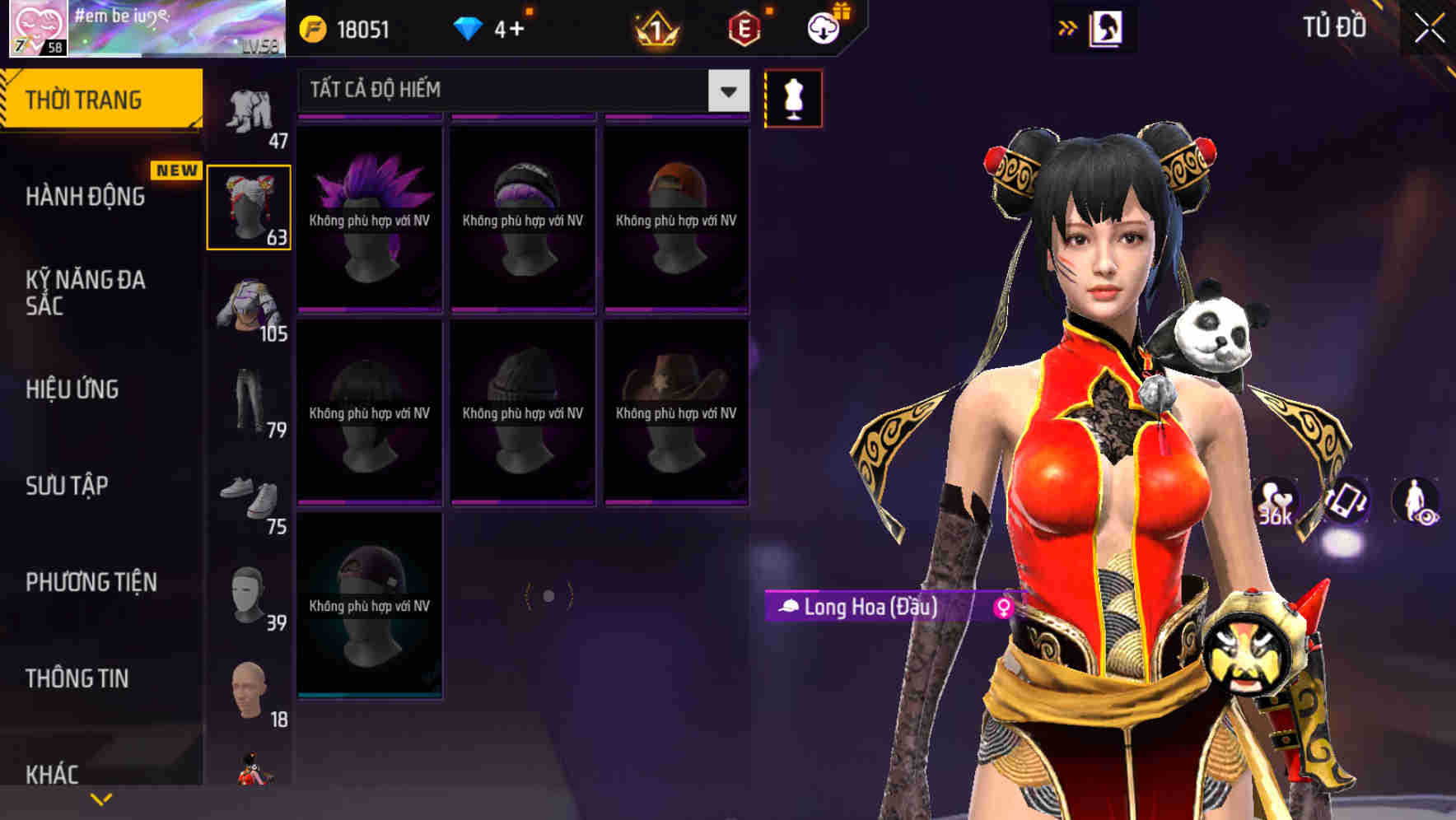Switch to the HÀNH ĐỘNG tab

[86, 197]
